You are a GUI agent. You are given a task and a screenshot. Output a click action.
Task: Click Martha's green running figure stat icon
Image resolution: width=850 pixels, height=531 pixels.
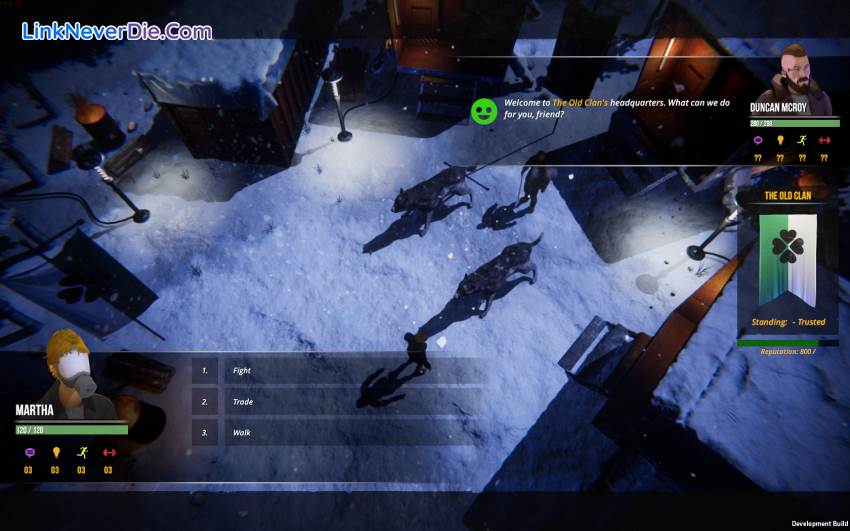coord(82,452)
